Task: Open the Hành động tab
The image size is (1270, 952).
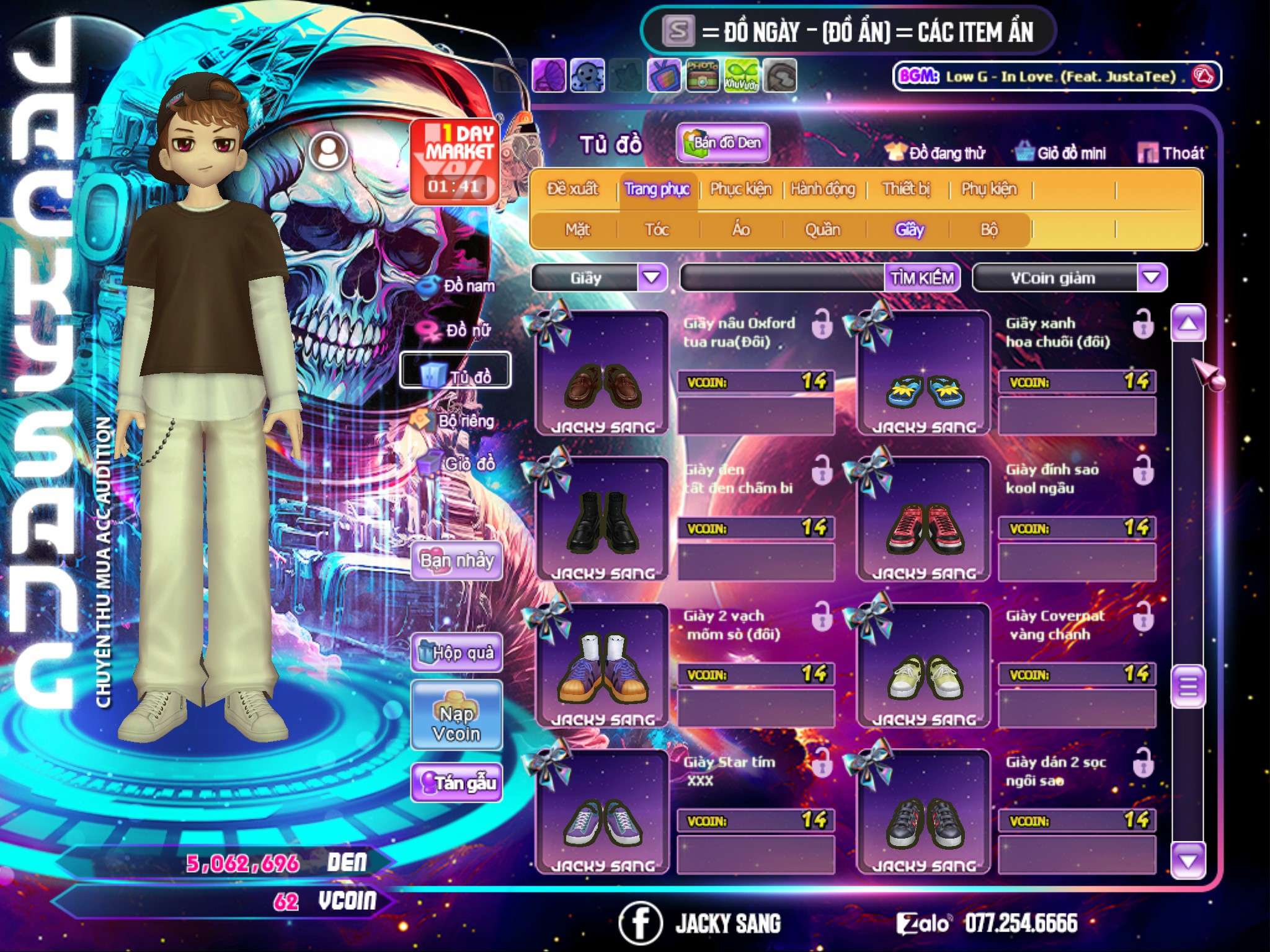Action: [822, 188]
